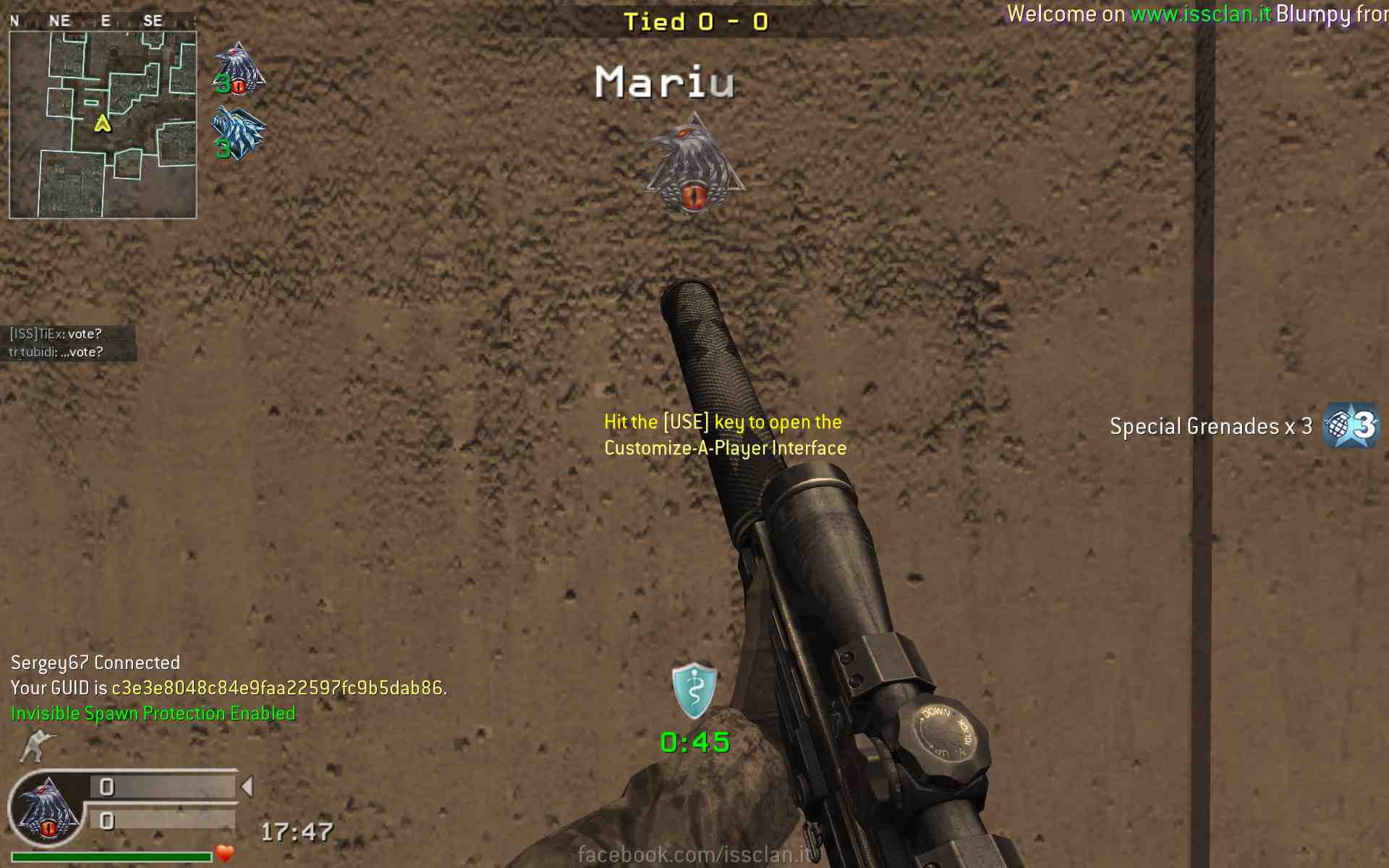Click the minimap in the corner
Viewport: 1389px width, 868px height.
(x=103, y=124)
